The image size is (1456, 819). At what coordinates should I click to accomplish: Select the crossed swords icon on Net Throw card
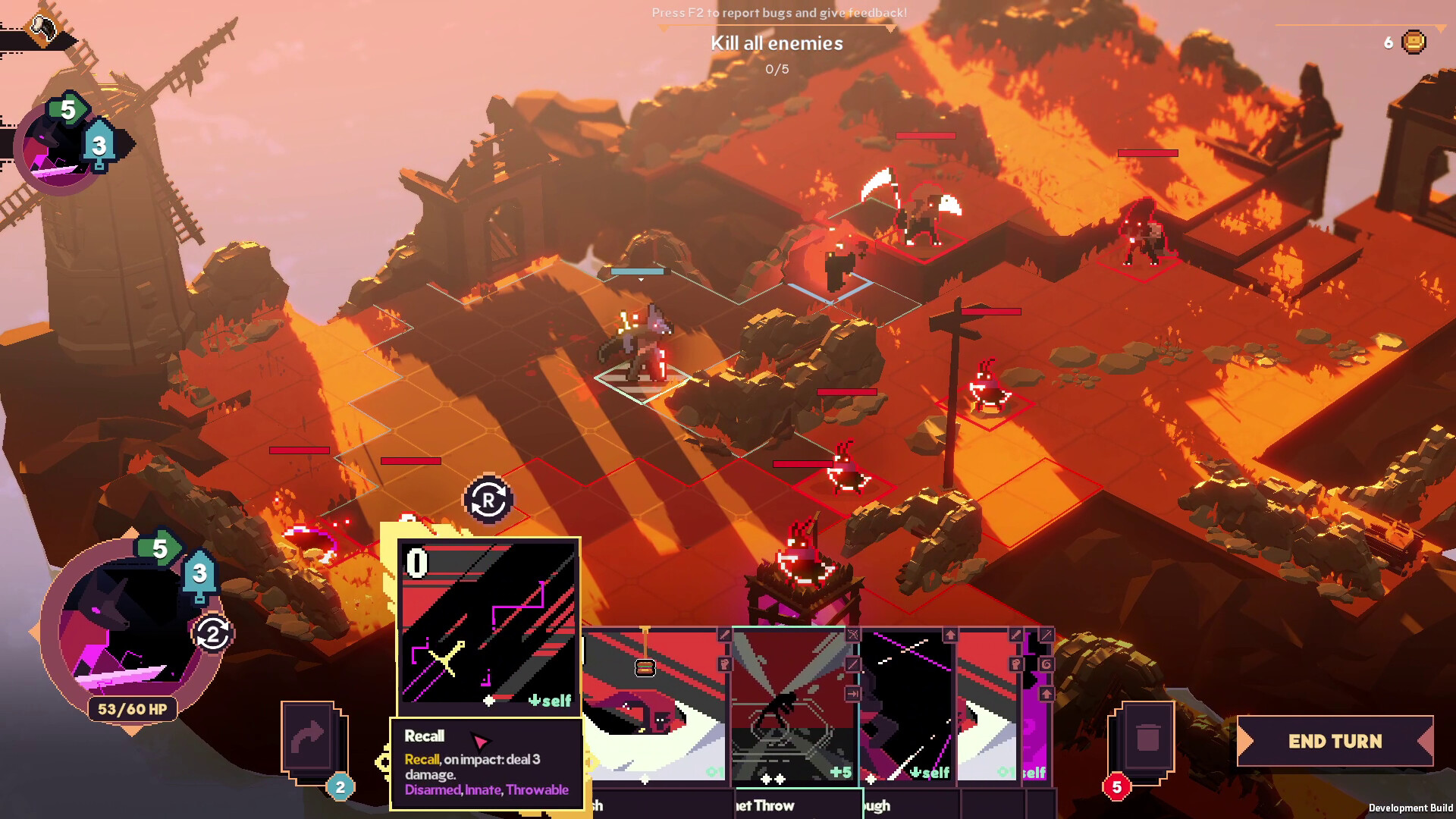(852, 634)
